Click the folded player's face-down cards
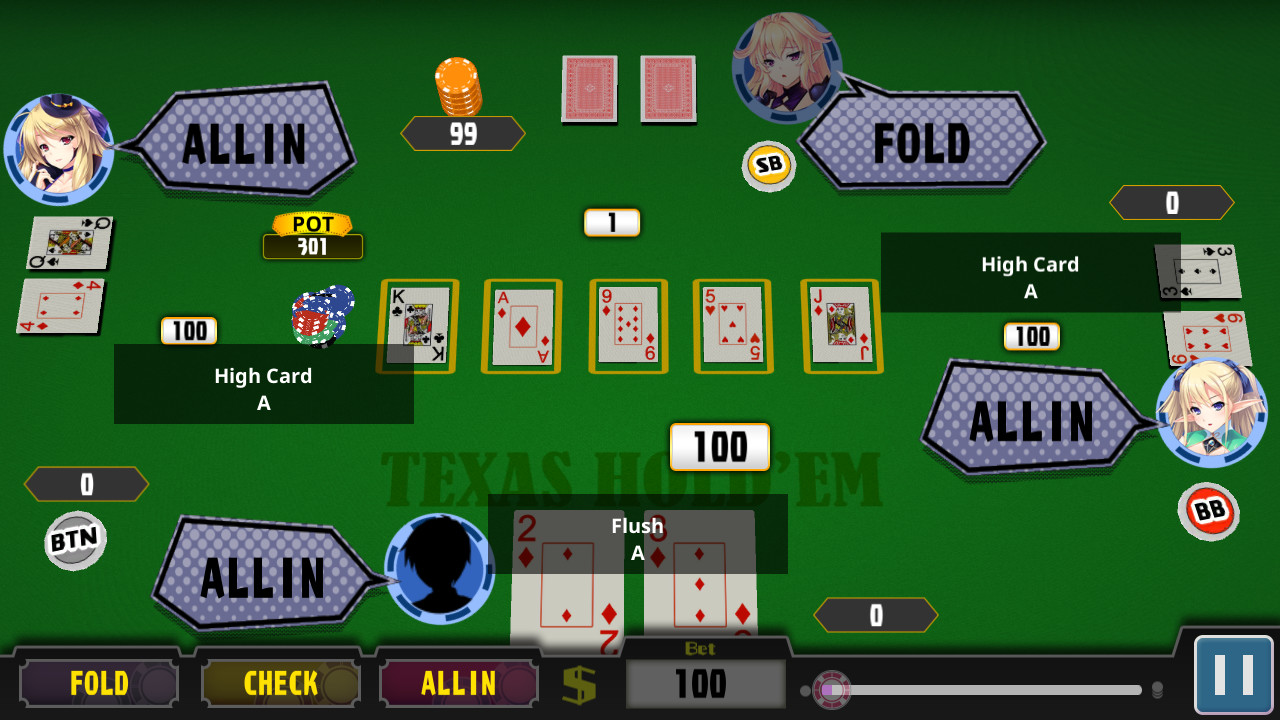 (x=628, y=89)
